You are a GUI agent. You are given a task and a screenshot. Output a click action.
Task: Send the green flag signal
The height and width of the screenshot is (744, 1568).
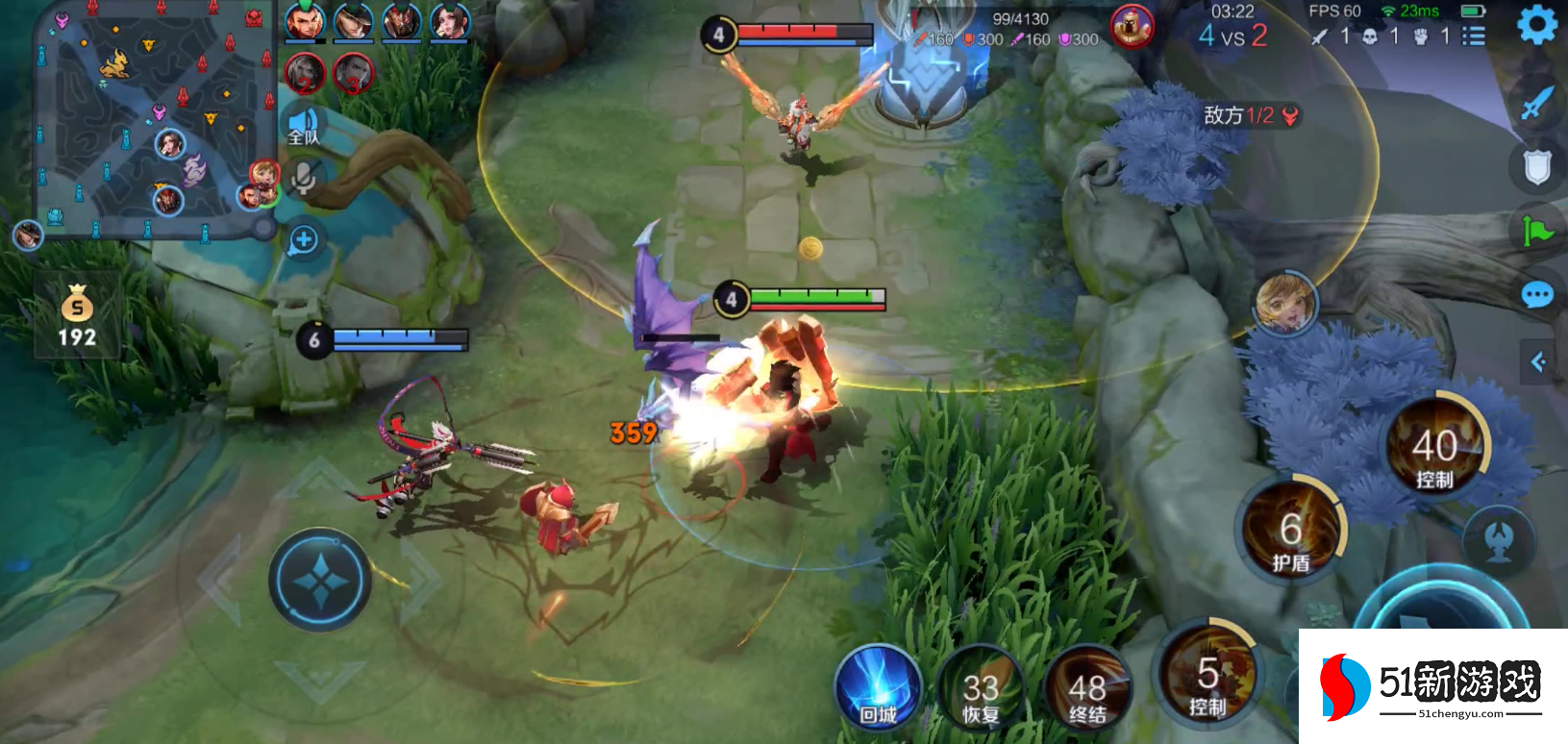point(1536,231)
